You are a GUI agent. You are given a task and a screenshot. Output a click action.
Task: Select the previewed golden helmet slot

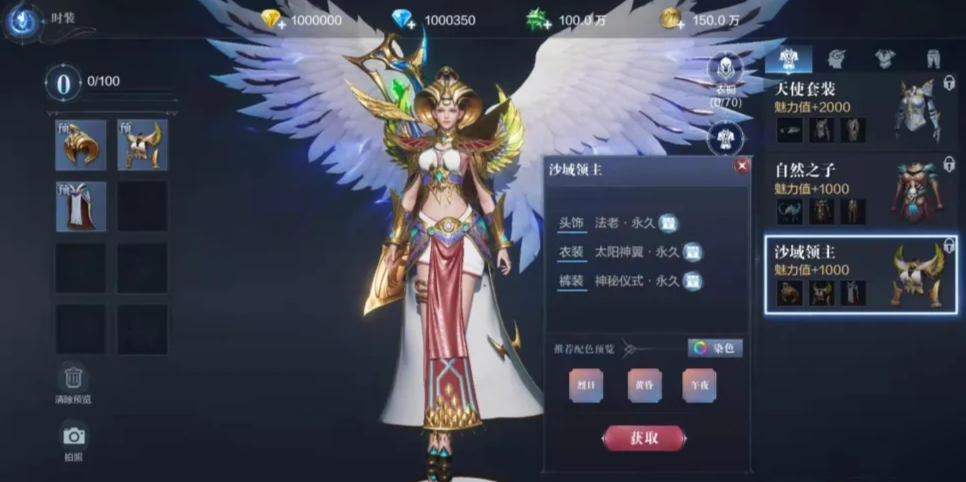click(81, 145)
